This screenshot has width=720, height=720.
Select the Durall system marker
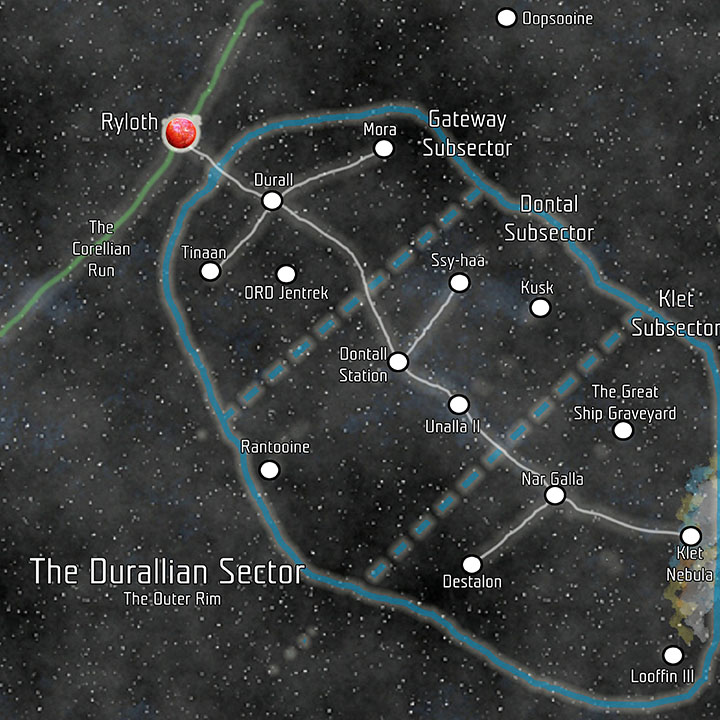[x=272, y=201]
